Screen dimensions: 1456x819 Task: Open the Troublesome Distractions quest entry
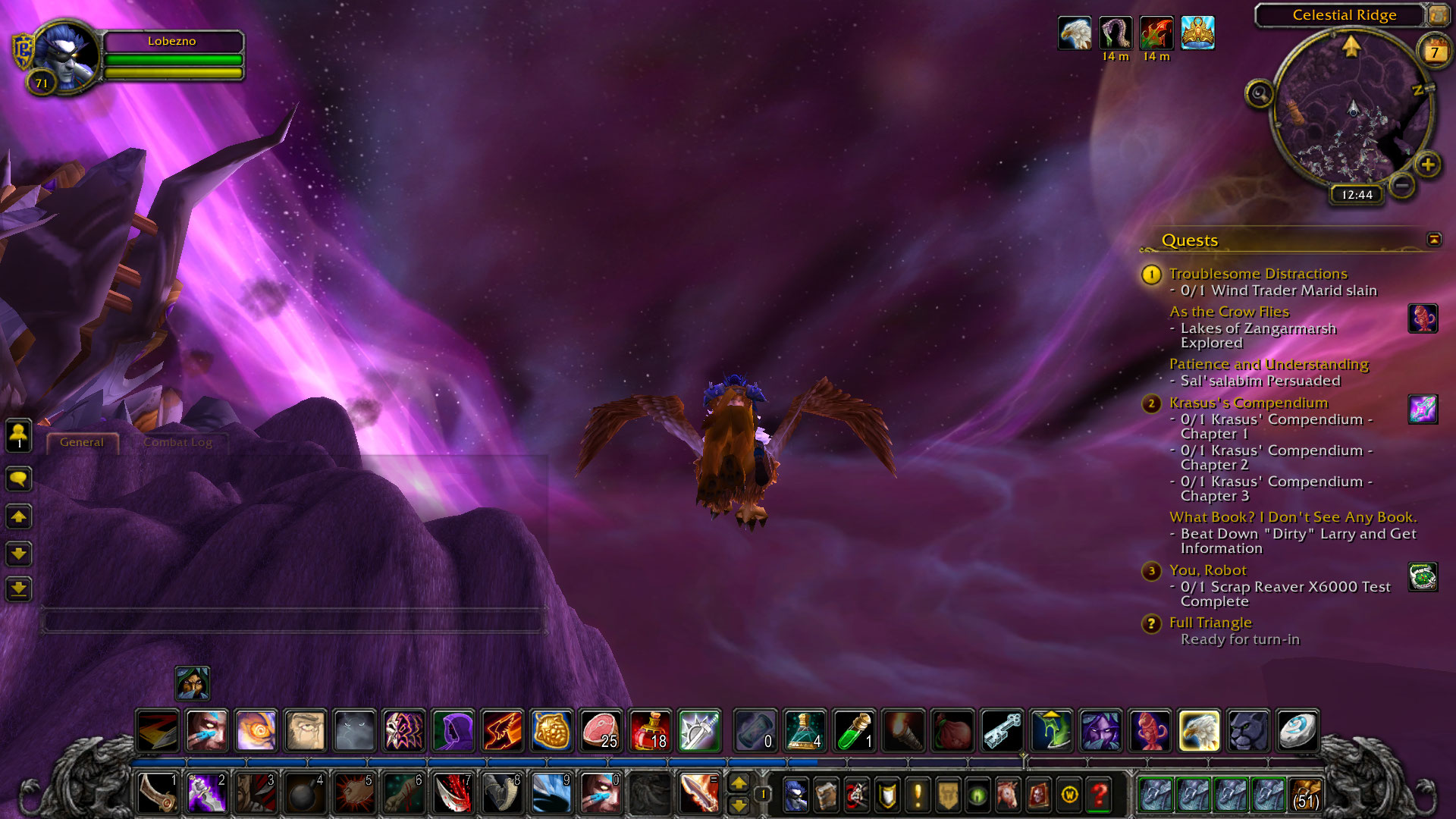1257,274
